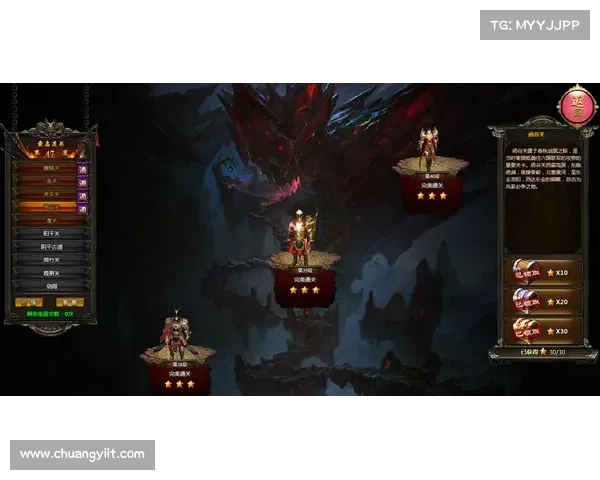Click the round red 返回 return button
The height and width of the screenshot is (480, 600).
click(577, 106)
